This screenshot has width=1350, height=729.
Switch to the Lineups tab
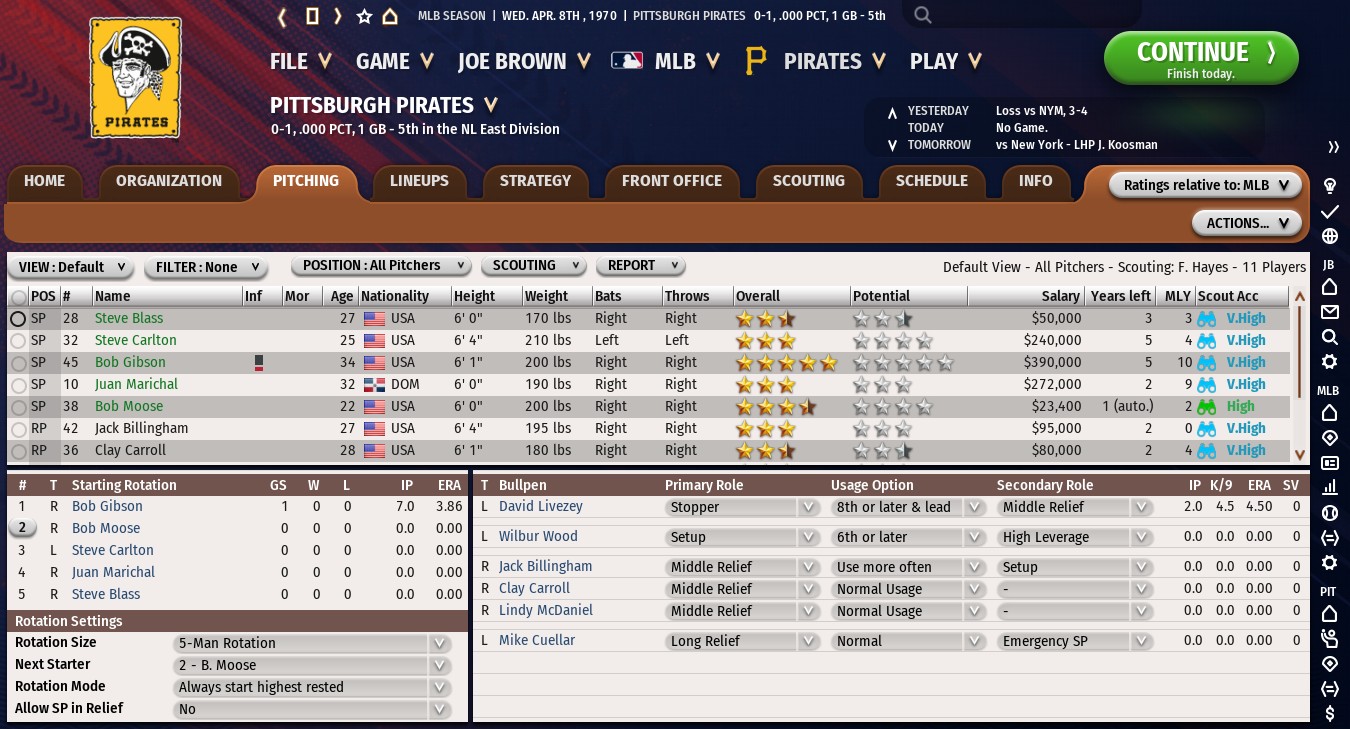click(419, 181)
